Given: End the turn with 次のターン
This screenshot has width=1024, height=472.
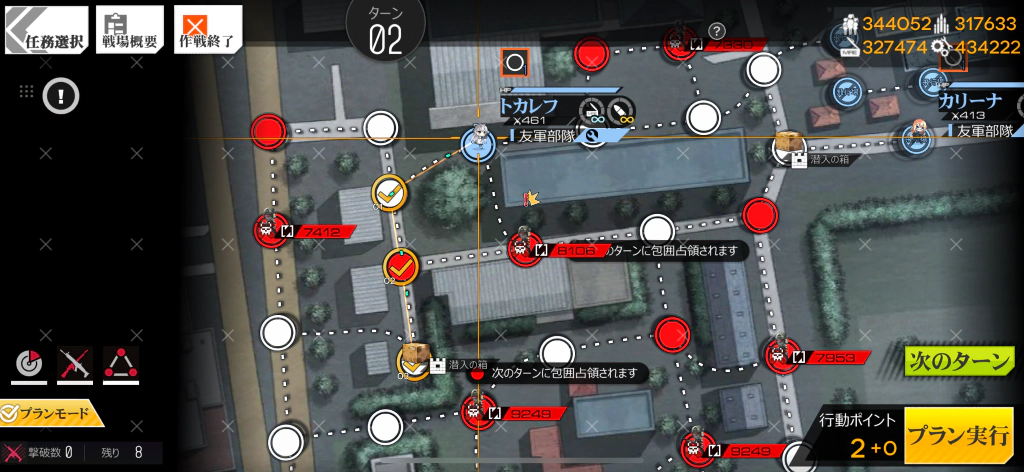Looking at the screenshot, I should click(959, 361).
